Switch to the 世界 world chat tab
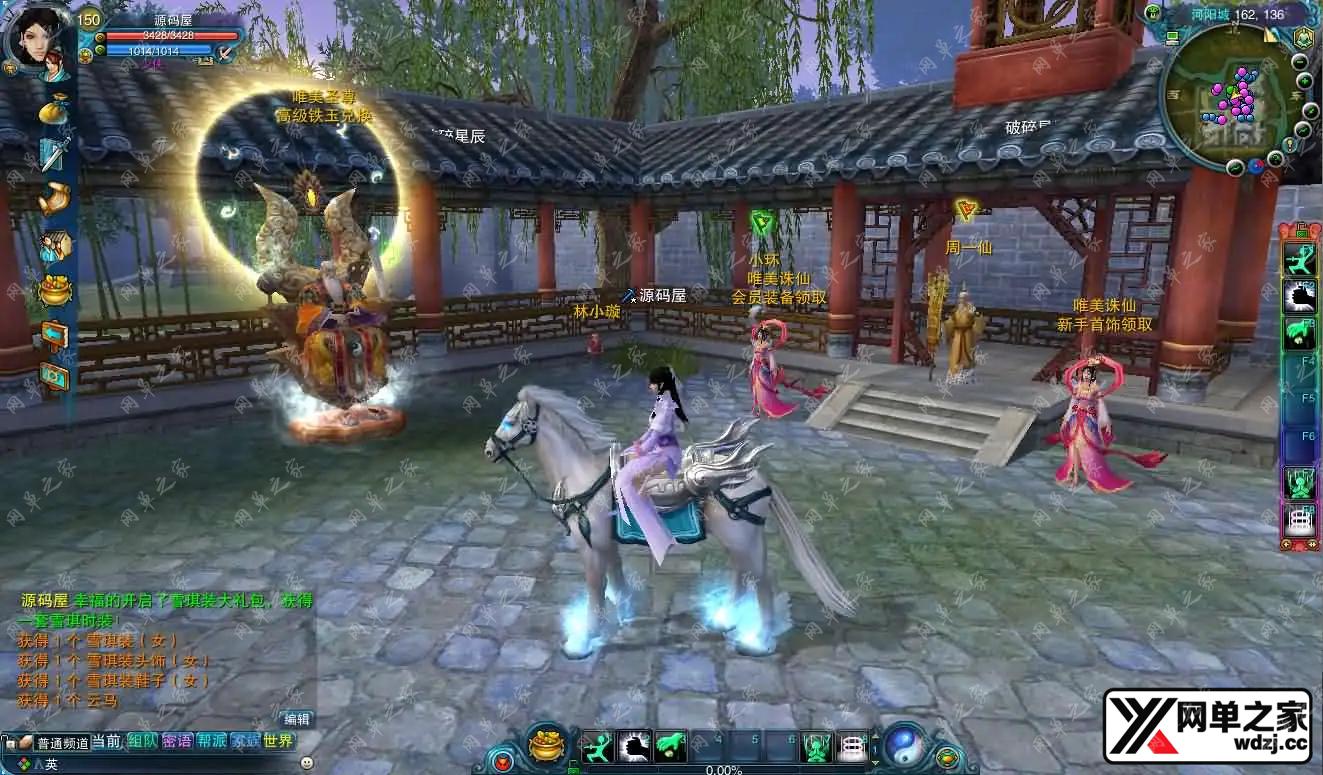 (279, 741)
